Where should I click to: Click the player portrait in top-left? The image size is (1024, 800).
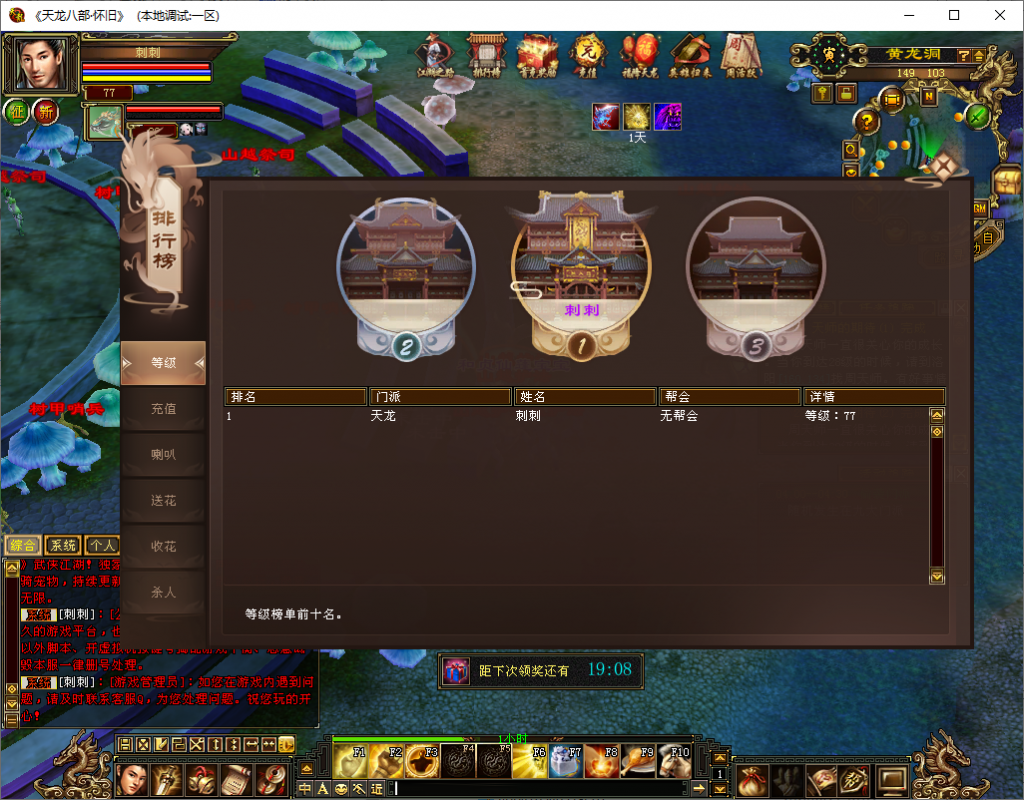pos(41,64)
